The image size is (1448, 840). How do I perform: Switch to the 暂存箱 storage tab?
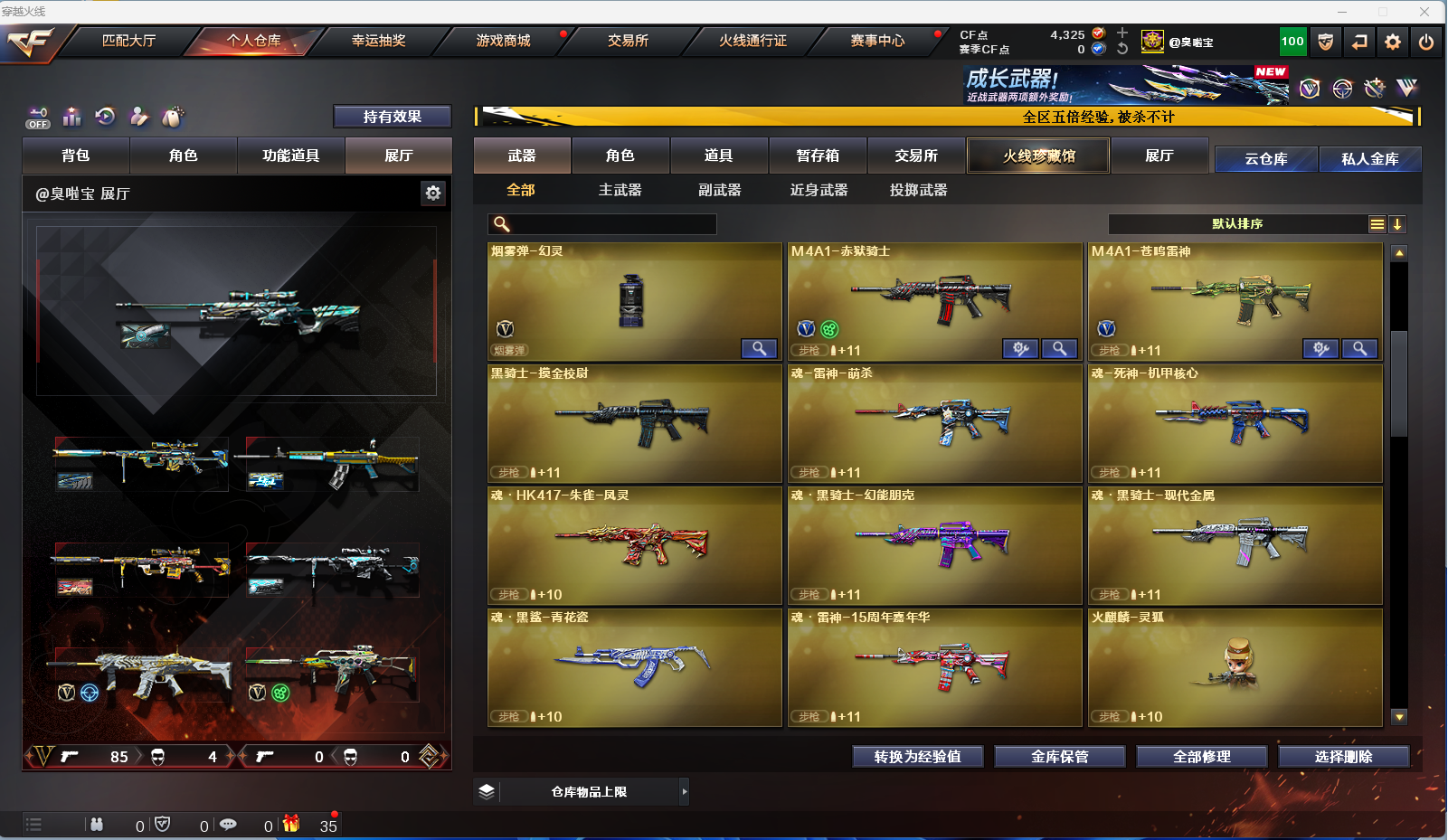tap(818, 156)
